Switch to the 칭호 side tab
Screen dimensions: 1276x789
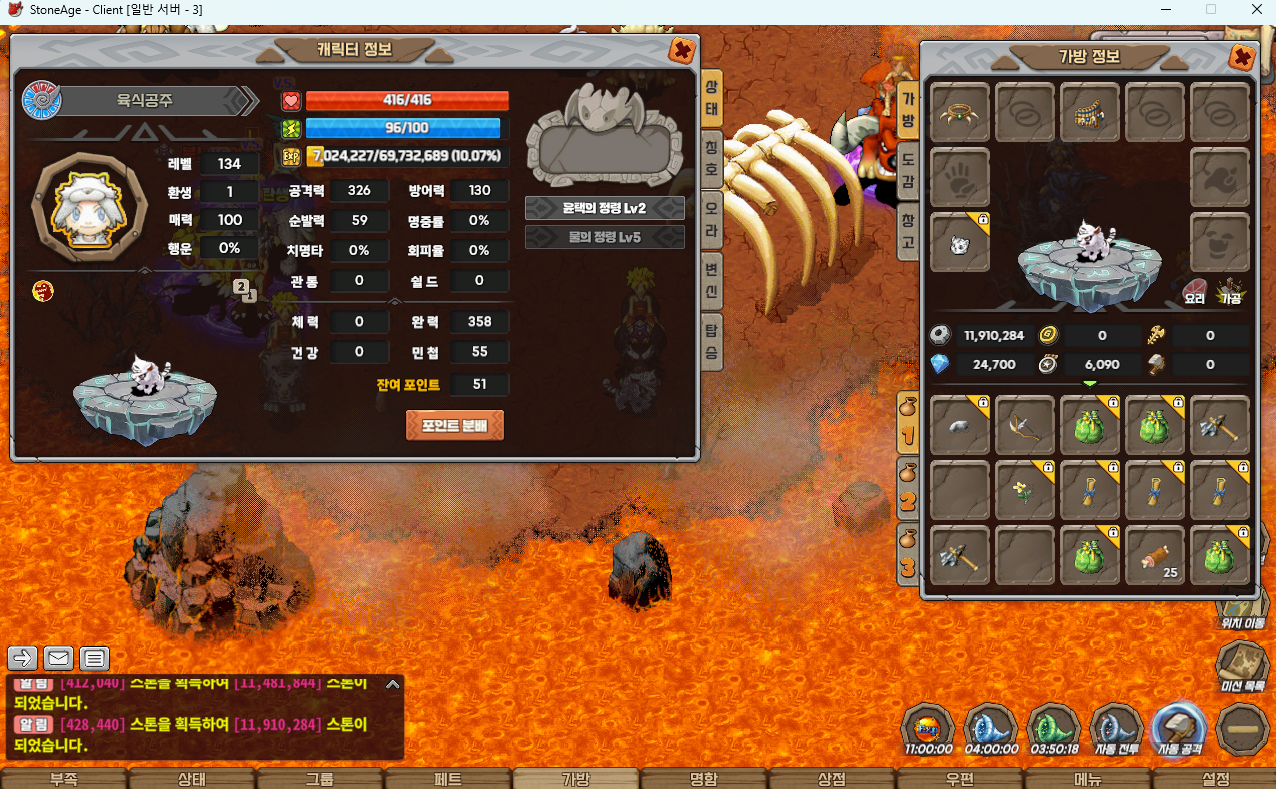point(711,157)
